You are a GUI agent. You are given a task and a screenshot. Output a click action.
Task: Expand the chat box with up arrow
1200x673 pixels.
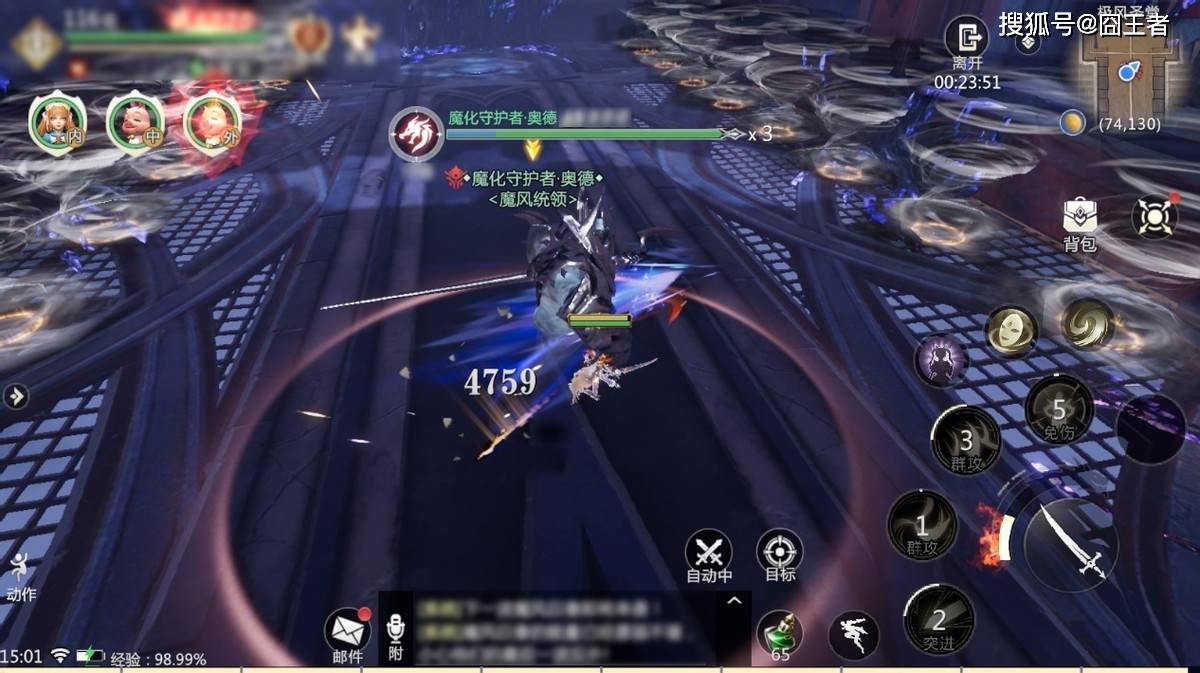pos(734,601)
